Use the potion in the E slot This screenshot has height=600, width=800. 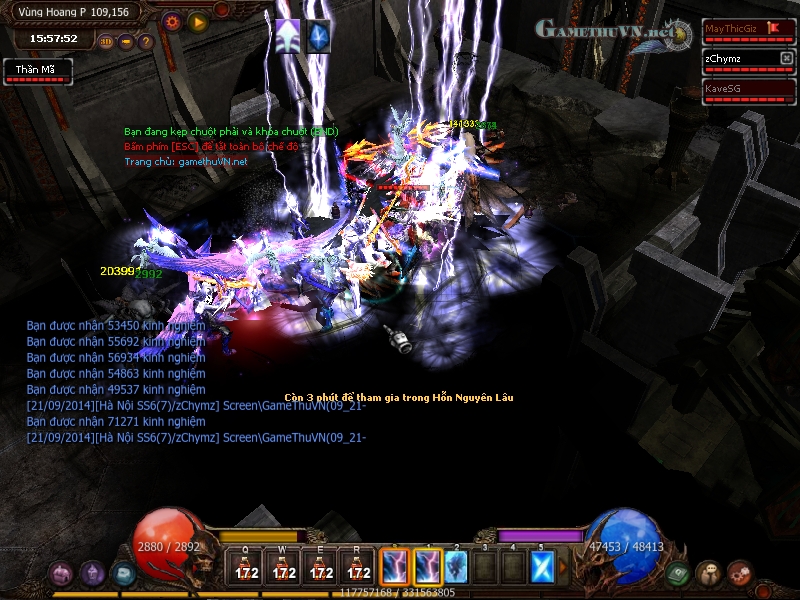point(321,567)
